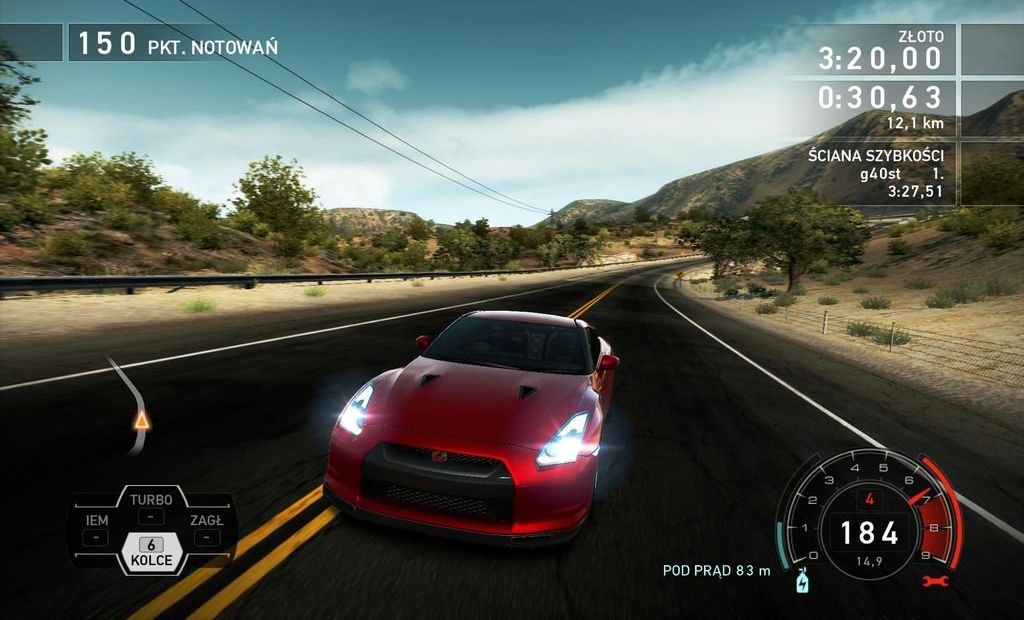Activate the TURBO weapon slot

pyautogui.click(x=151, y=507)
